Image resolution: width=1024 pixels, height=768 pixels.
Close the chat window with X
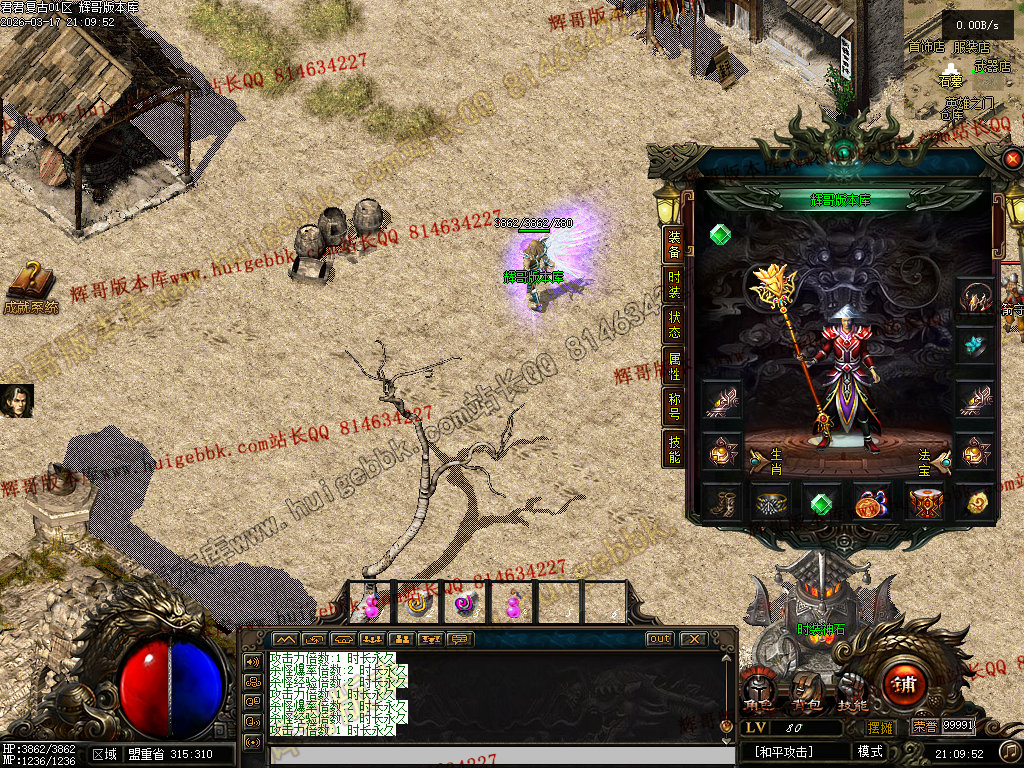click(x=693, y=639)
